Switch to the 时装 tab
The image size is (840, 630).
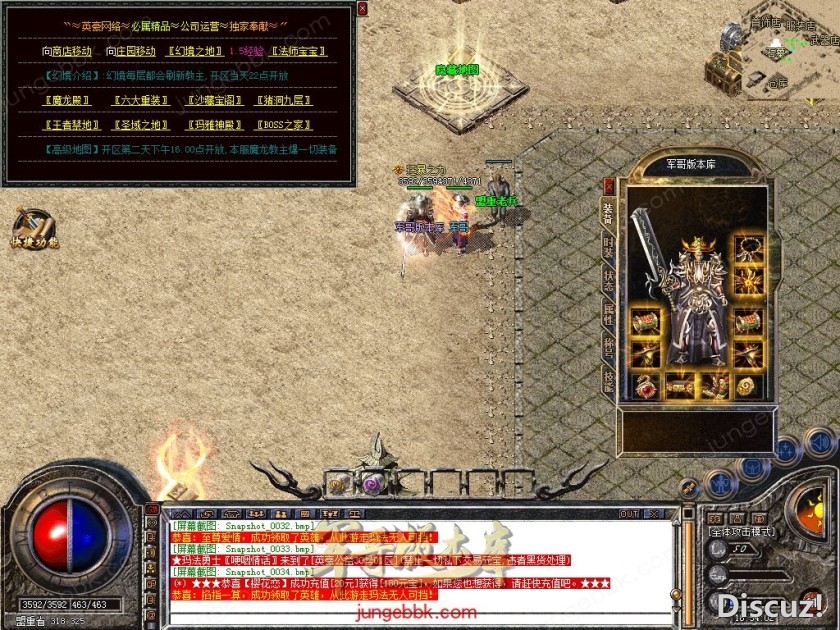point(608,245)
